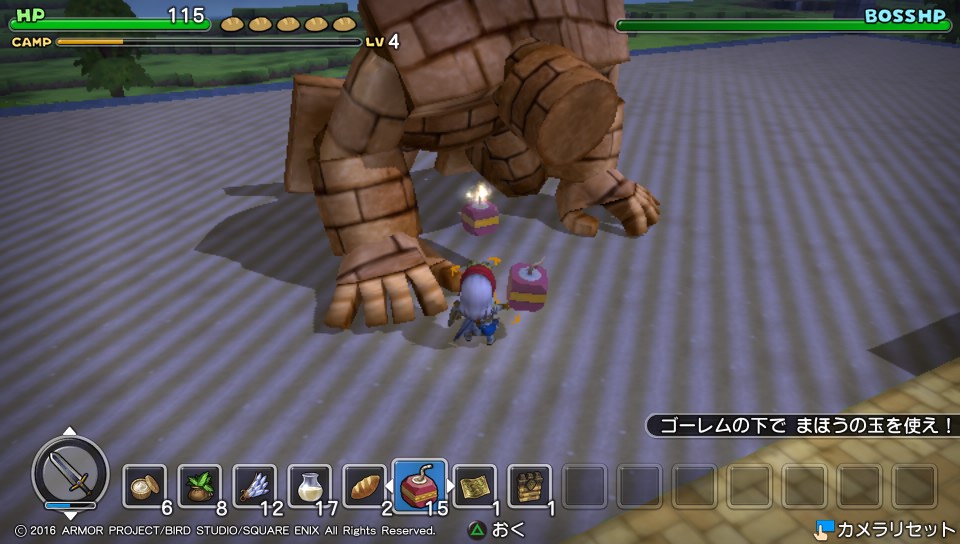This screenshot has width=960, height=544.
Task: Tap the camera reset touch button
Action: [883, 529]
